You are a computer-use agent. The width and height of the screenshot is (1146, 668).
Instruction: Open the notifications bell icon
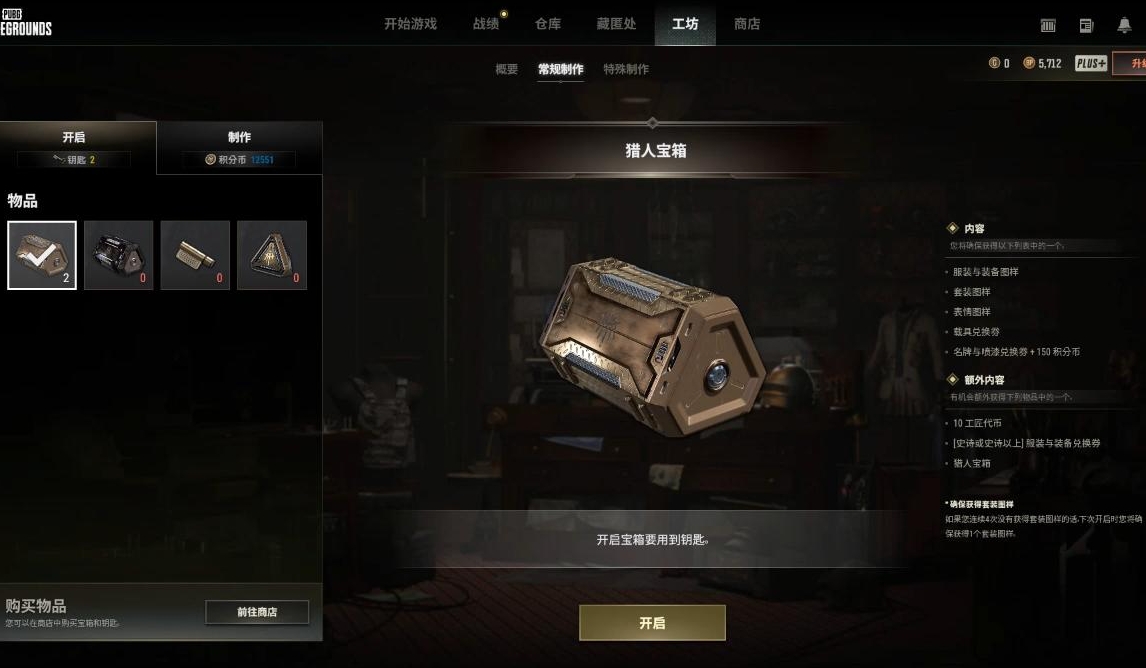click(1124, 25)
